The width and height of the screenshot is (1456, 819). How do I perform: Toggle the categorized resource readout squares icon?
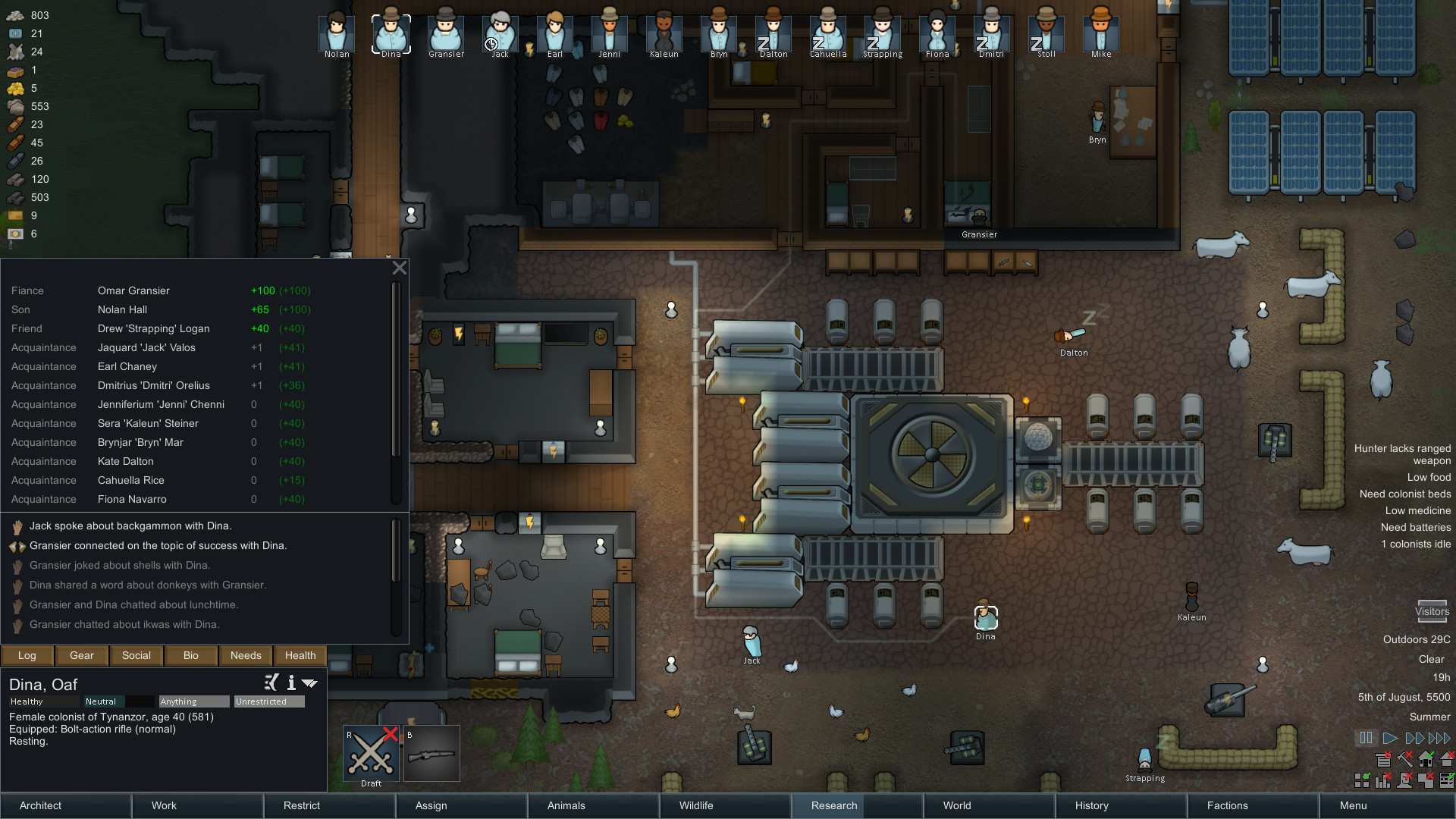[1361, 780]
